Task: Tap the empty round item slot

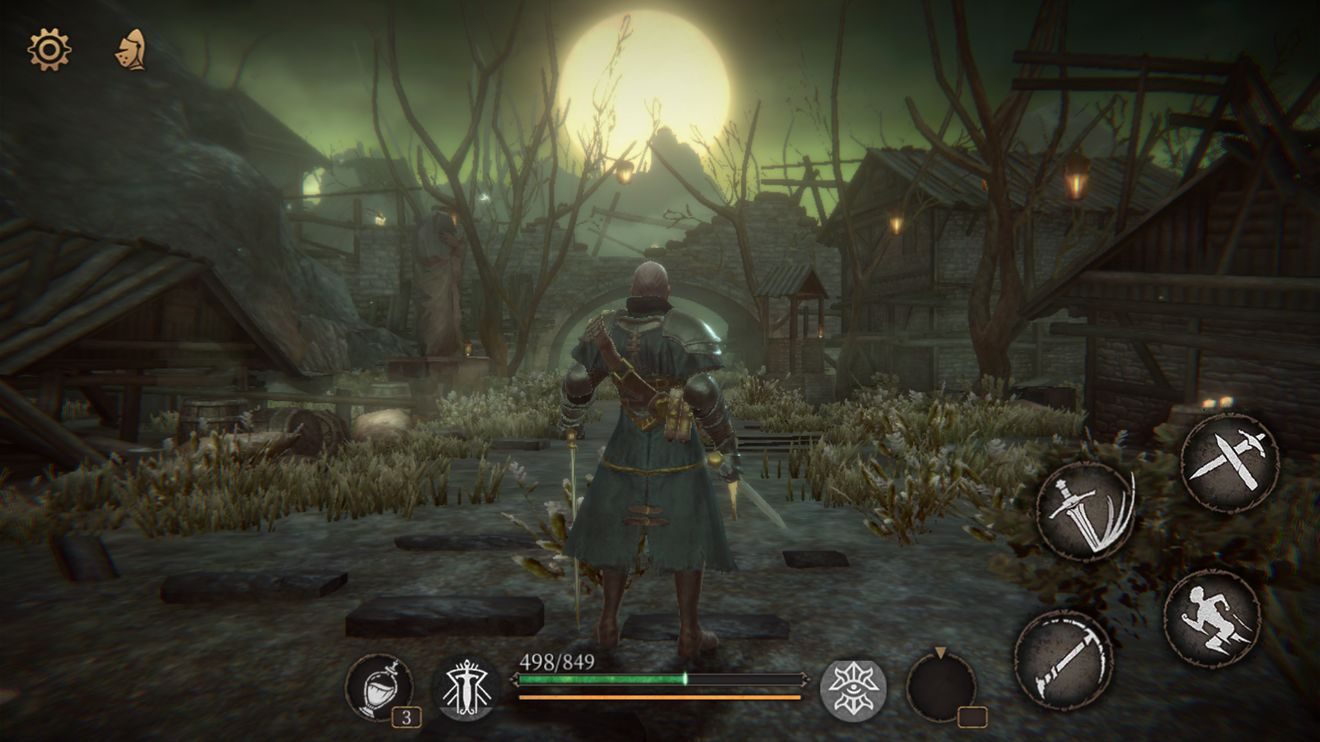Action: tap(941, 685)
